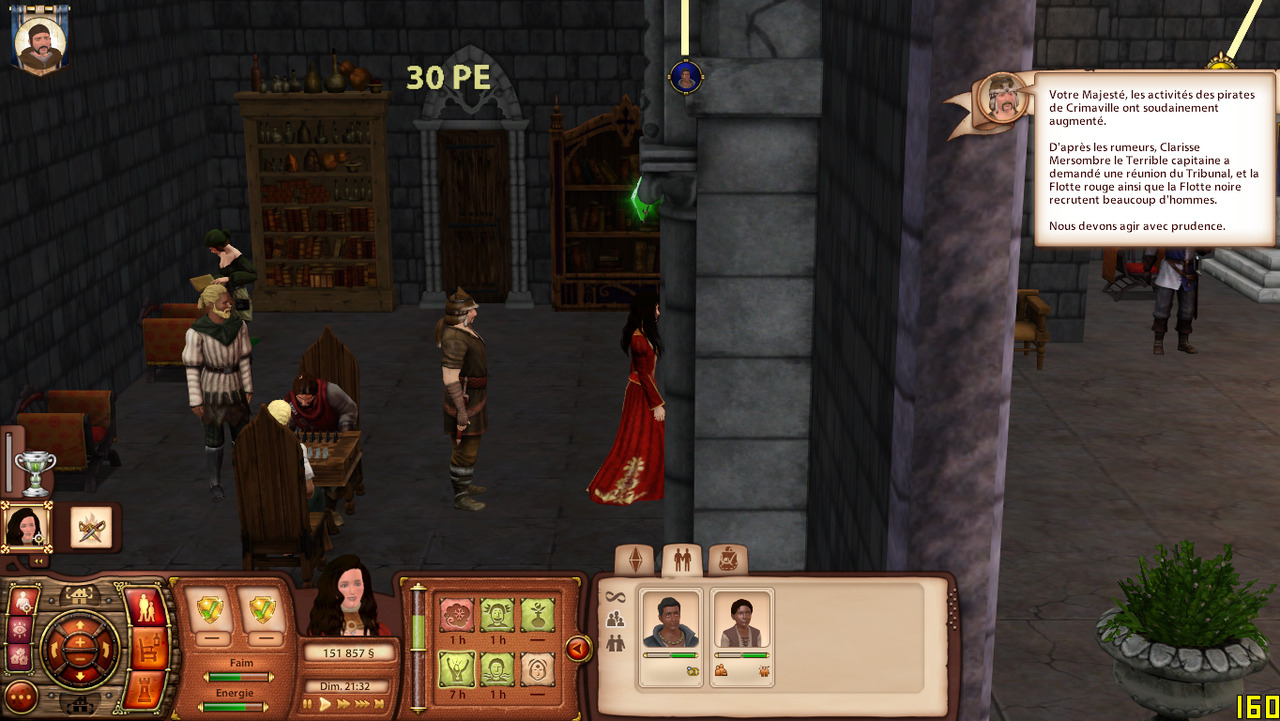Set triple-arrow ultra speed
Image resolution: width=1280 pixels, height=721 pixels.
pos(364,704)
